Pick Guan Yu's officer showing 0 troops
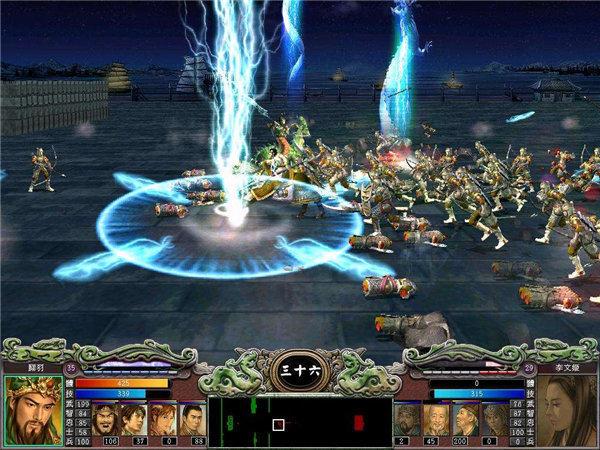 tap(165, 416)
